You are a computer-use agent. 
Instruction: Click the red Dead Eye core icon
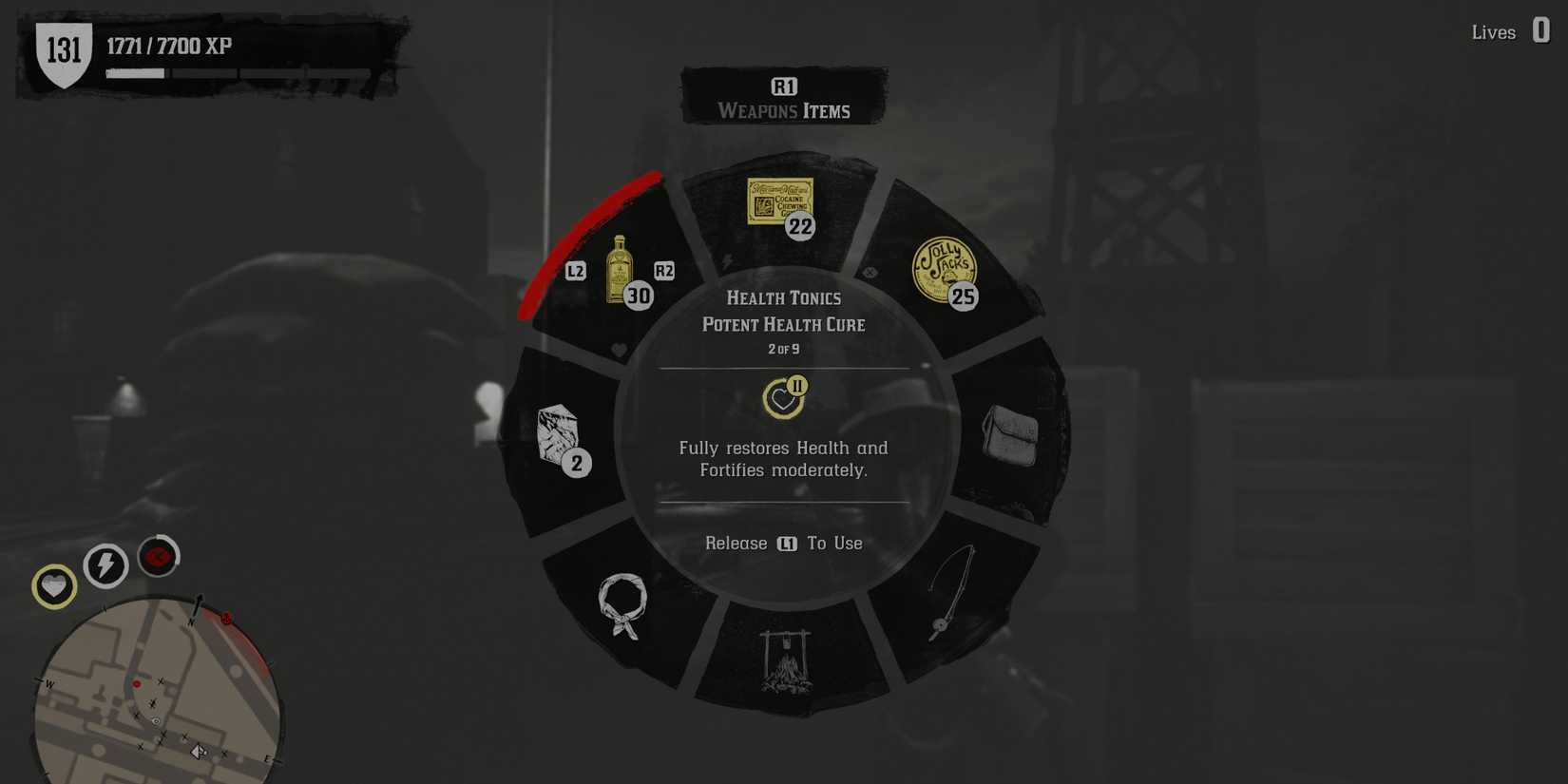tap(158, 556)
